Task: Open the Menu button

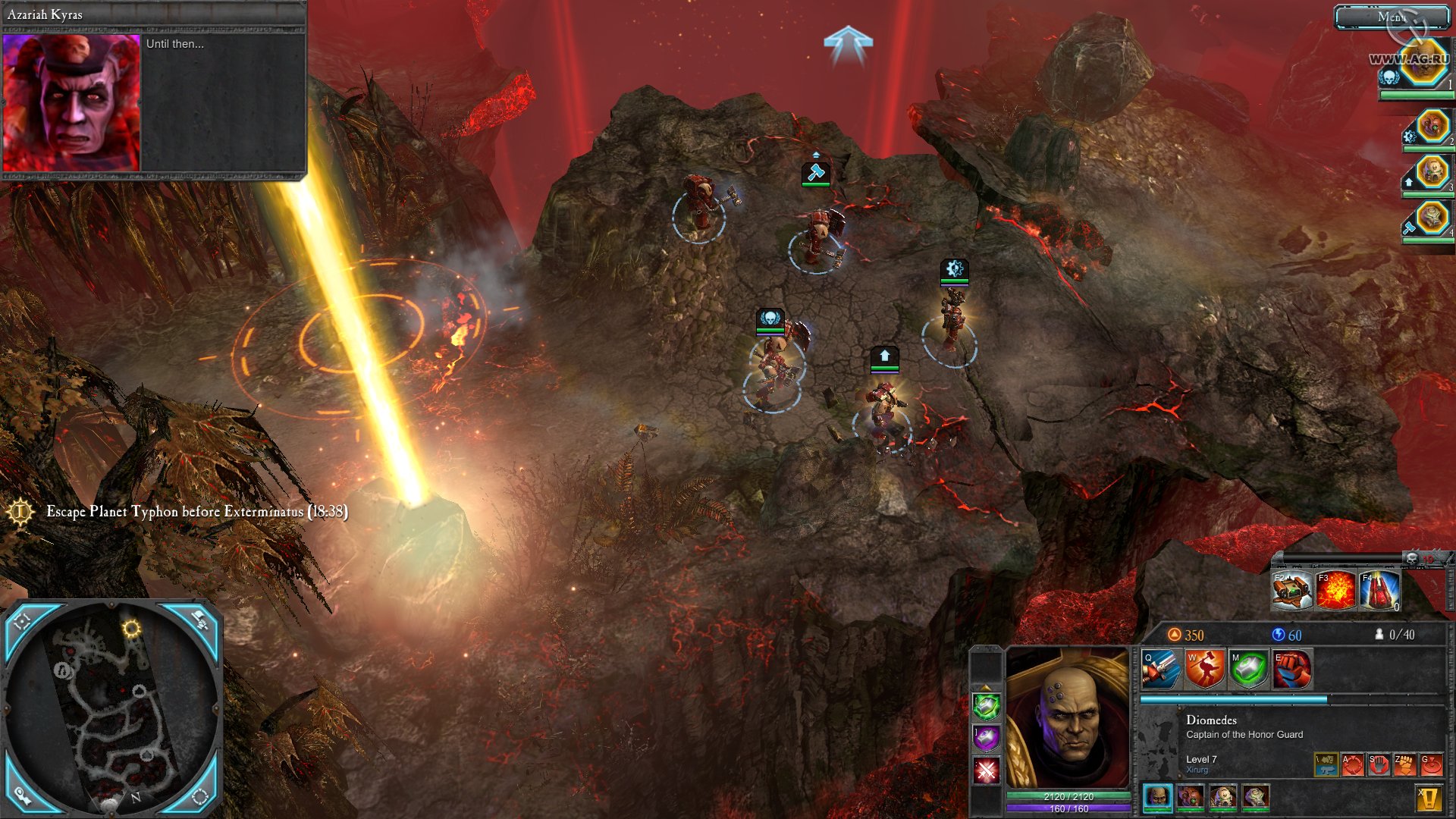Action: click(x=1392, y=17)
